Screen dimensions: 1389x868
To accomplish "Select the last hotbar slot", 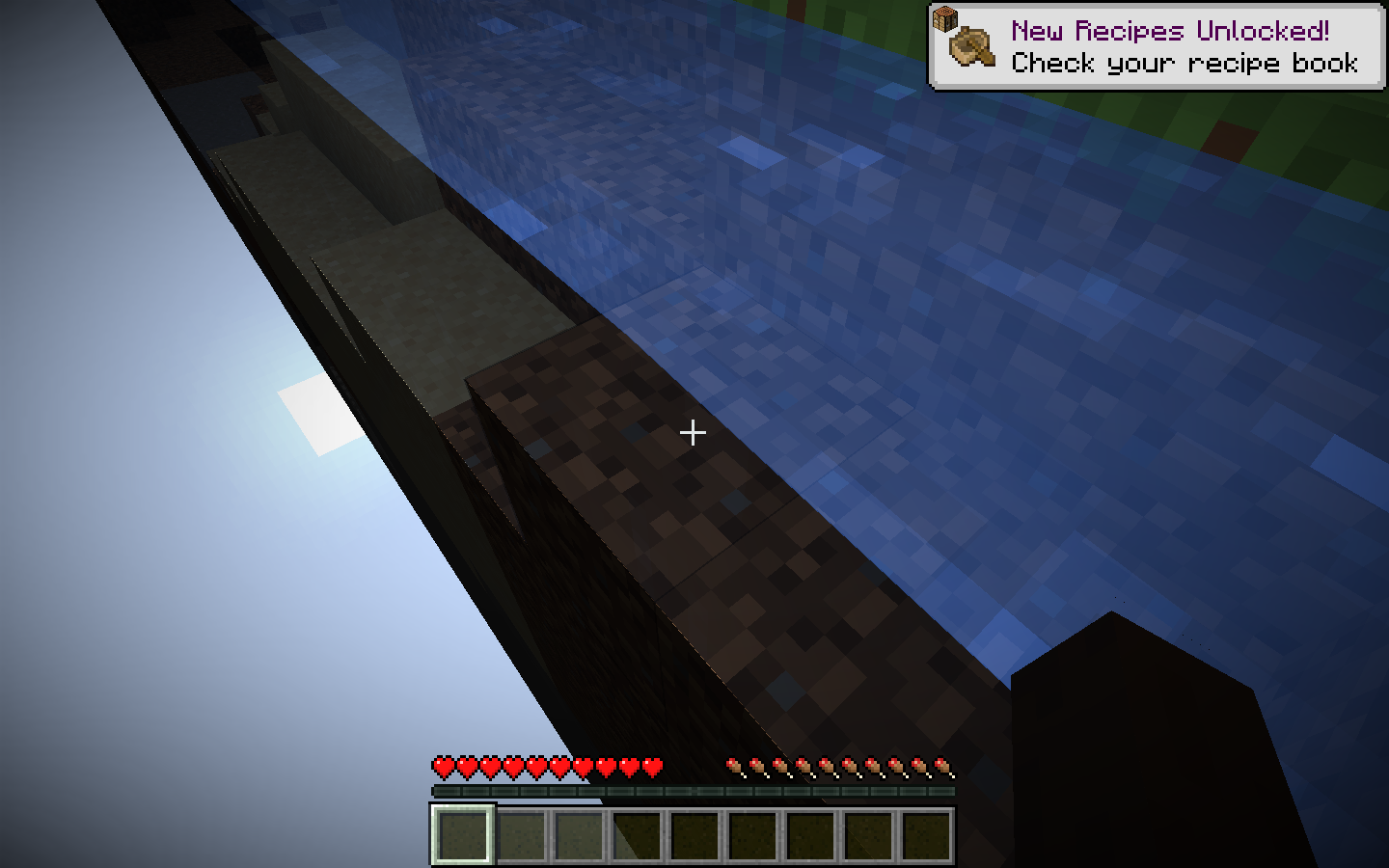I will pos(927,835).
